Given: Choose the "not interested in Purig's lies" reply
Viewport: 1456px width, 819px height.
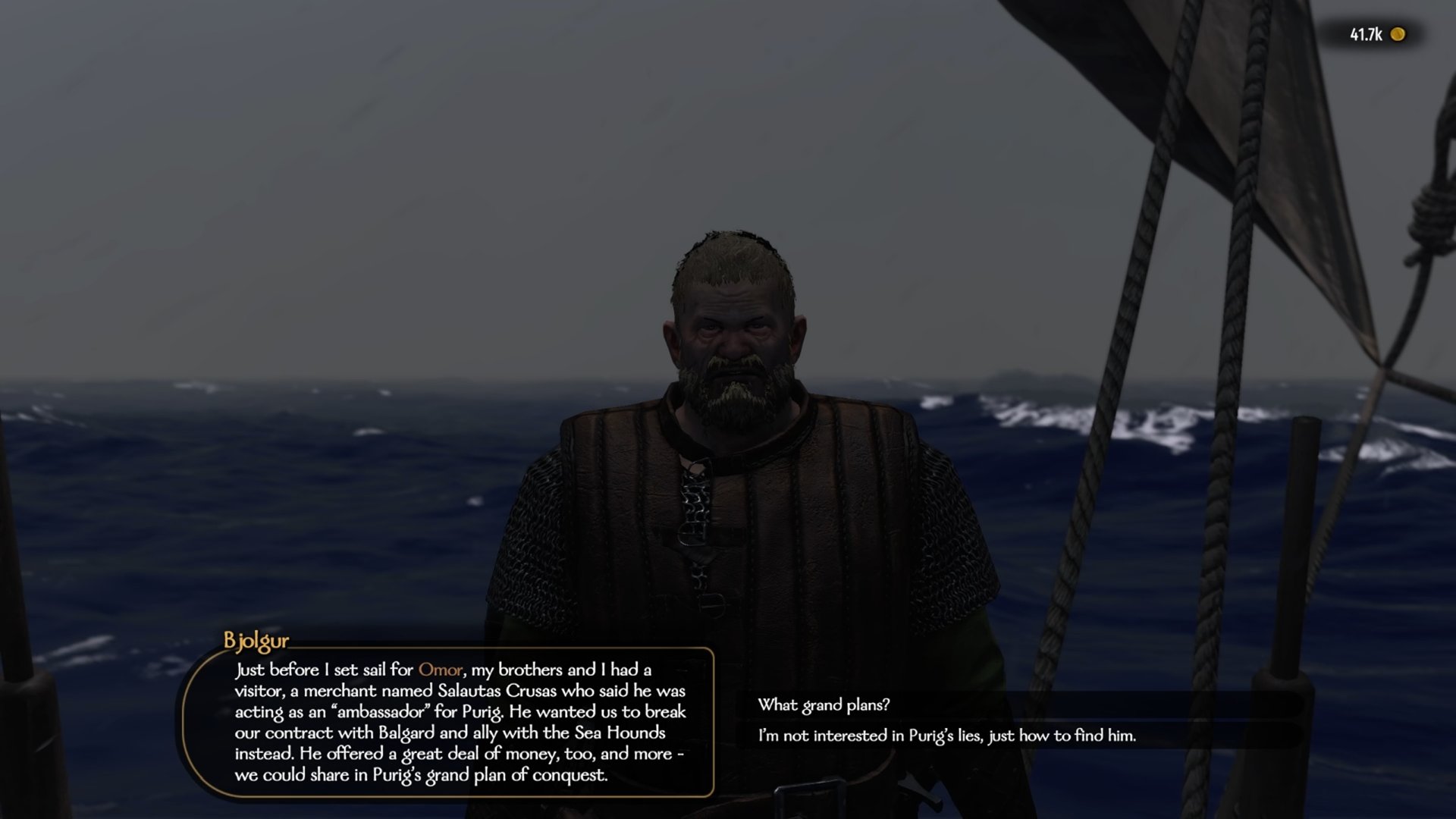Looking at the screenshot, I should pos(946,736).
